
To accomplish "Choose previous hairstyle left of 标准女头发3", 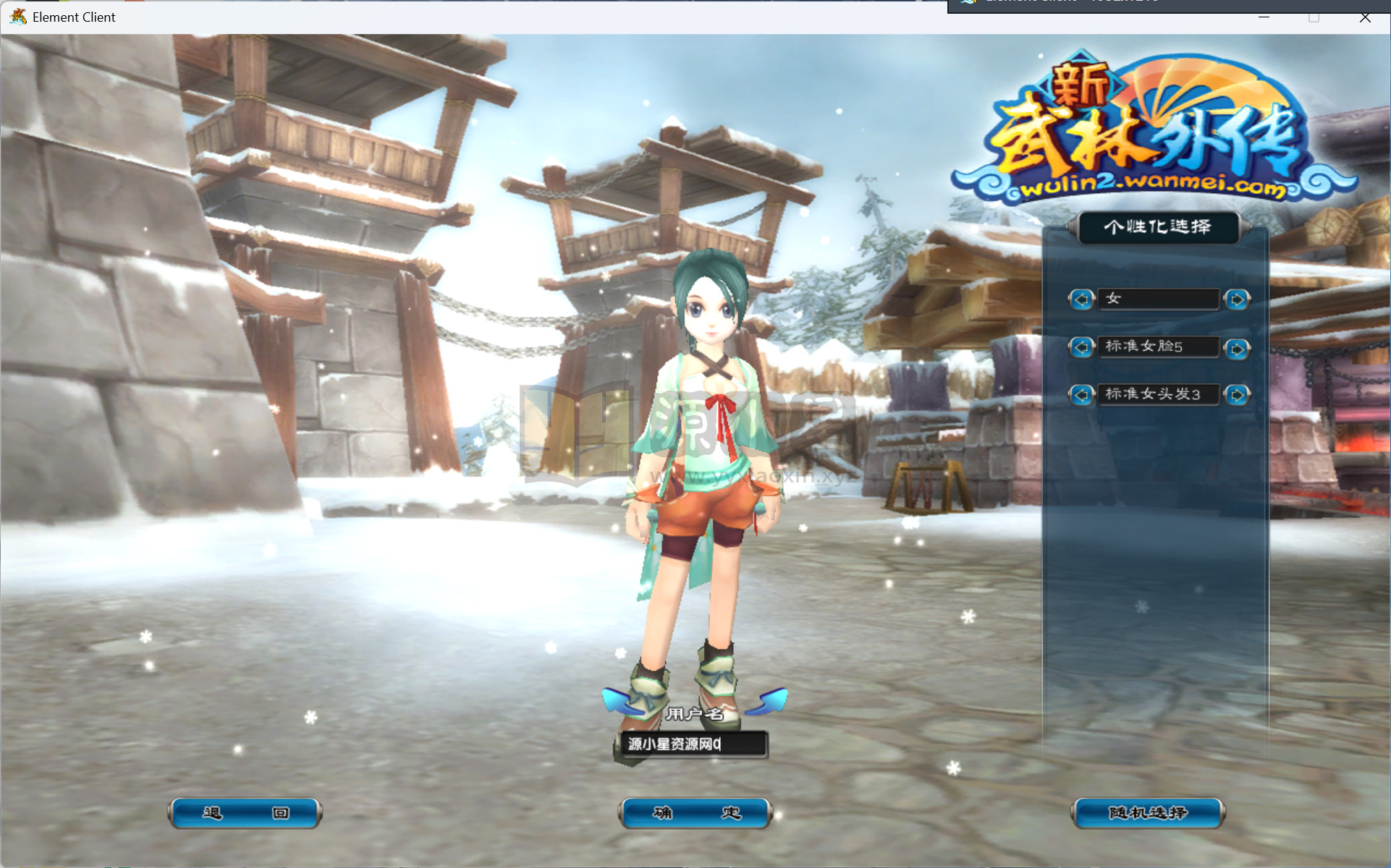I will tap(1081, 395).
